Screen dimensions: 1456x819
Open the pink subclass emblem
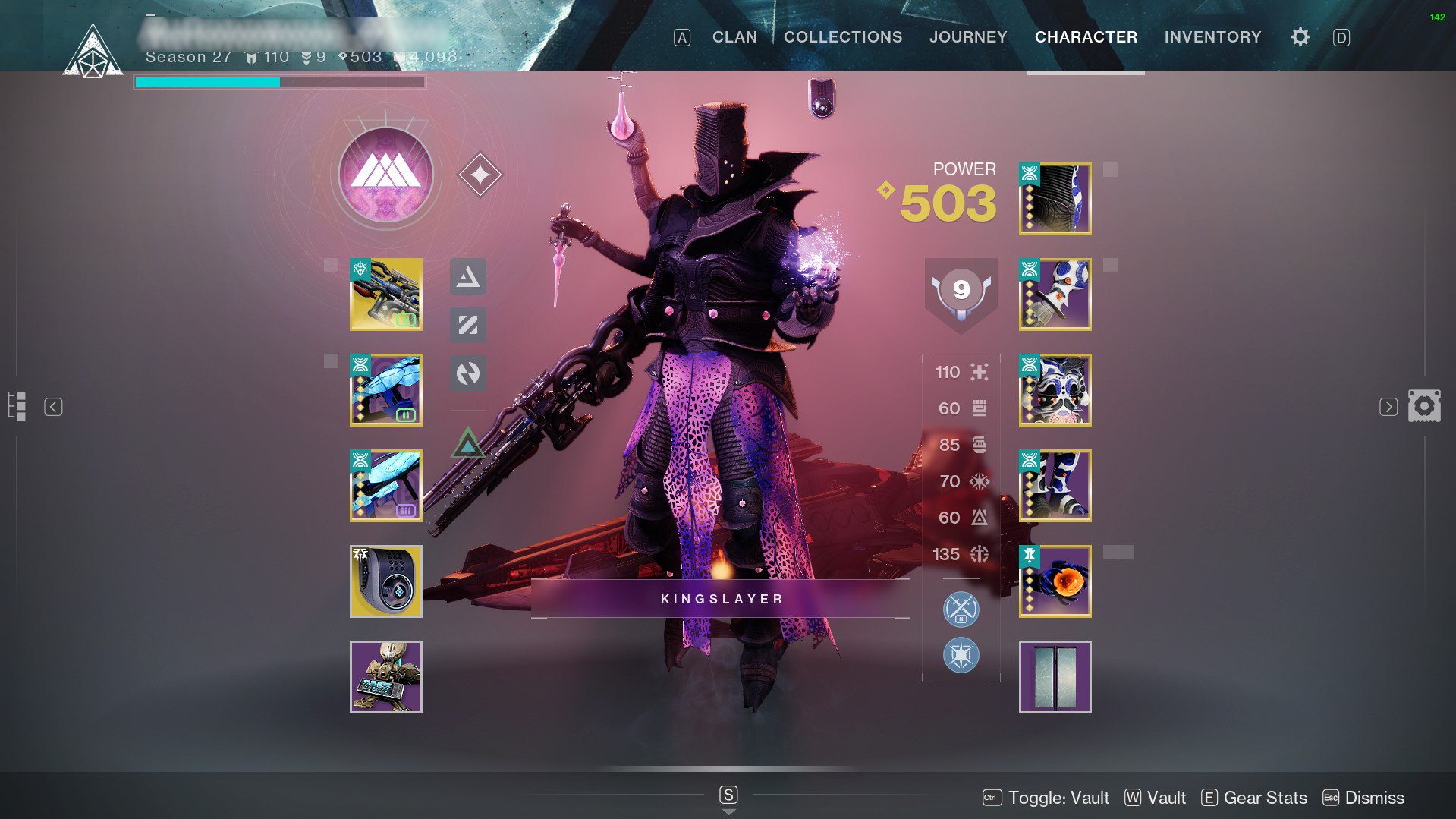[385, 175]
